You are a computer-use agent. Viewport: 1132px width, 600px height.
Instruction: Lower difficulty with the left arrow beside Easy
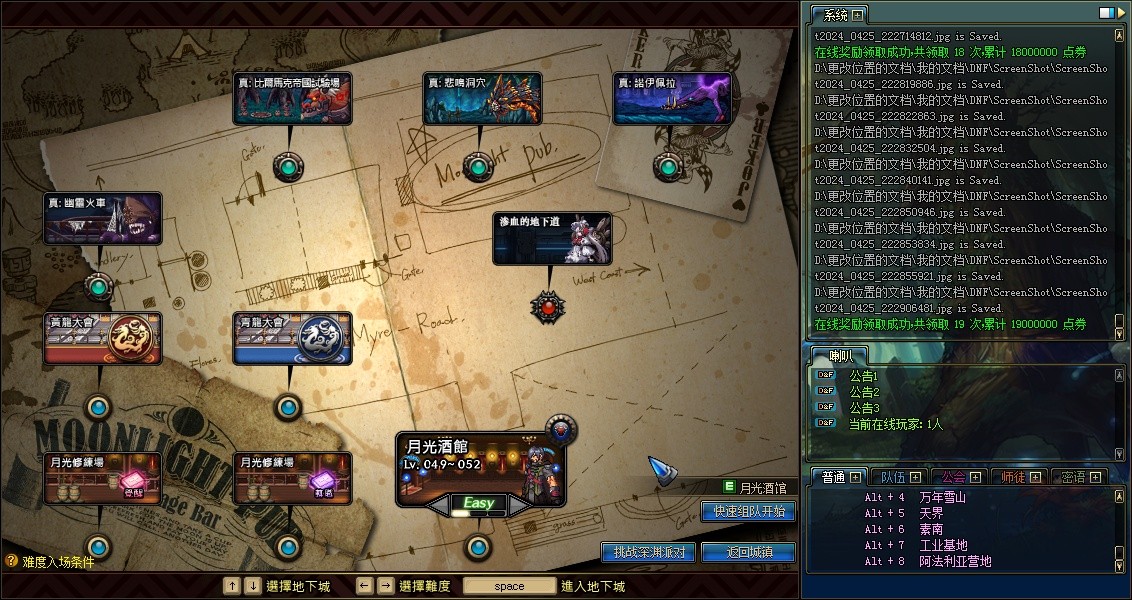(438, 507)
